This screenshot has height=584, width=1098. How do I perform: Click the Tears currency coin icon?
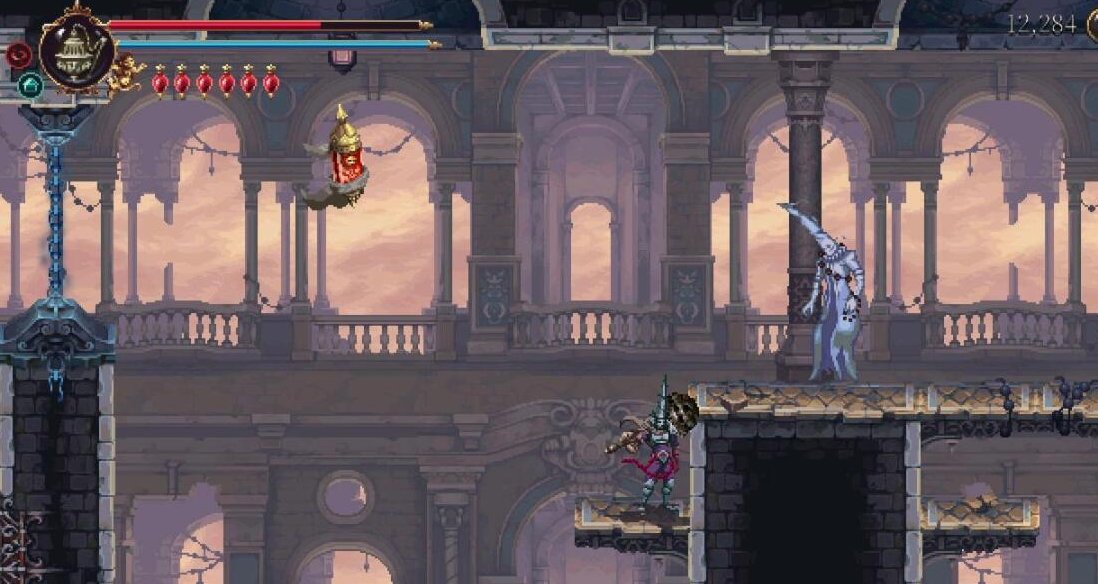pyautogui.click(x=1092, y=25)
